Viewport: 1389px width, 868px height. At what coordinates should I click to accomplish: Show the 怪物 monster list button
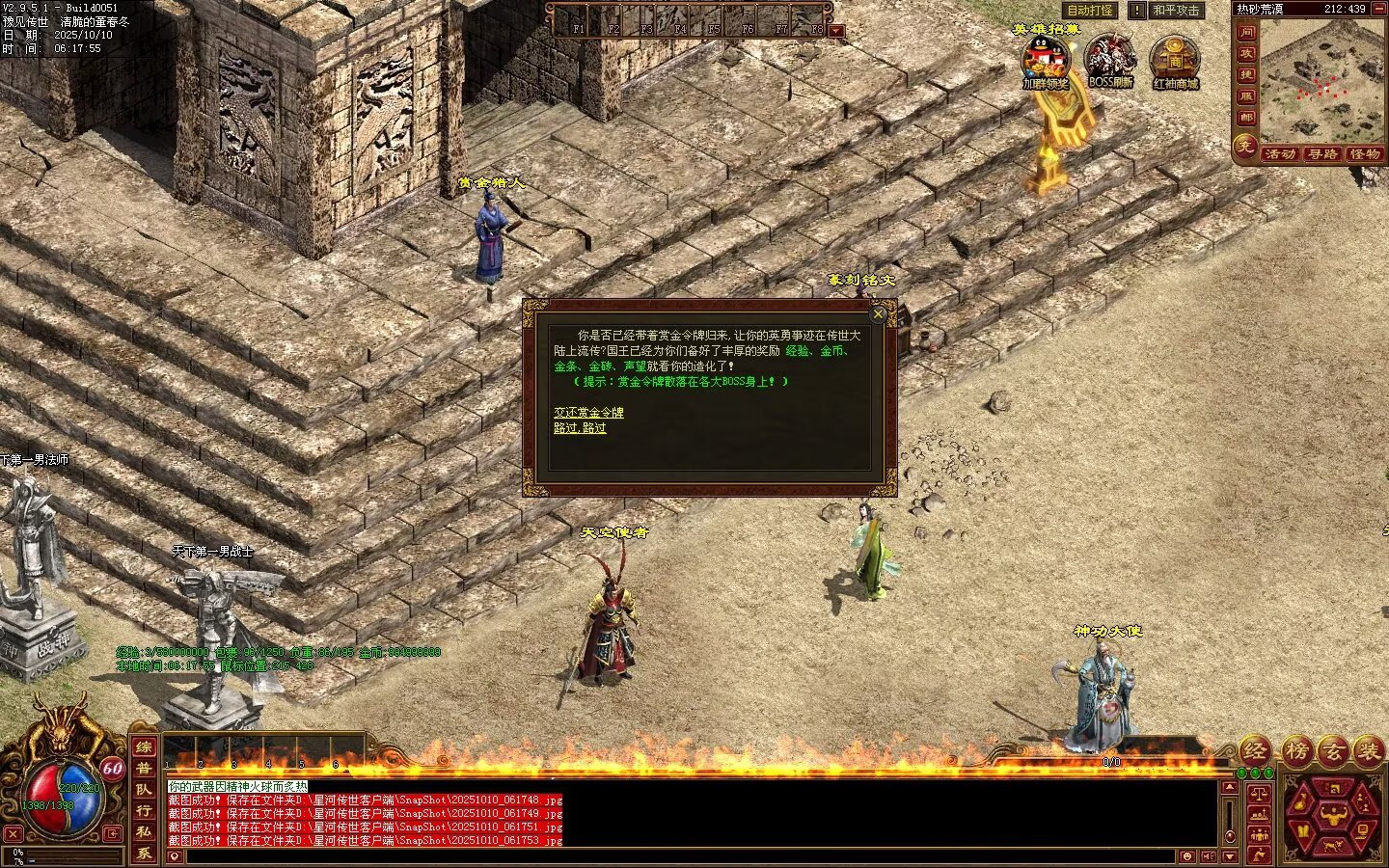(x=1365, y=154)
